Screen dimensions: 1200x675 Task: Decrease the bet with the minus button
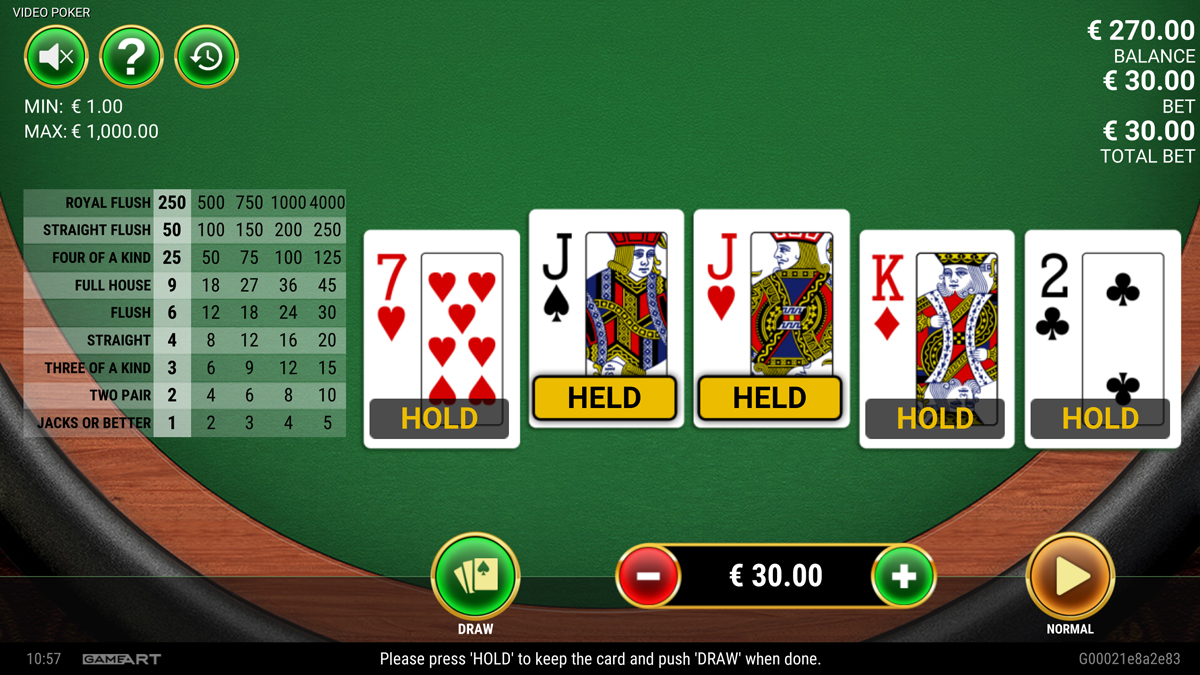[648, 576]
